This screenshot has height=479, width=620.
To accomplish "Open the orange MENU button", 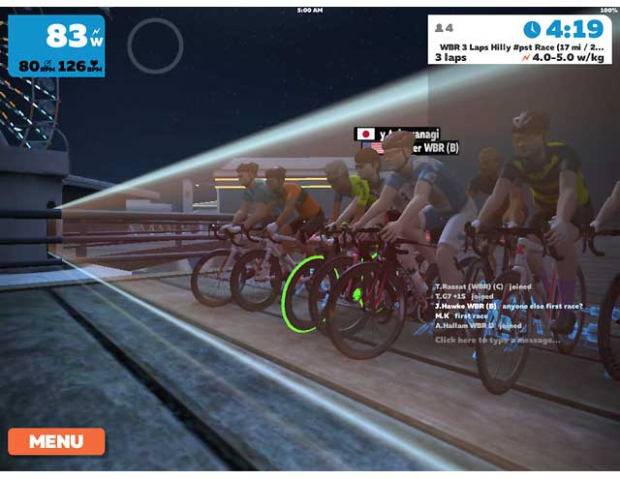I will (56, 441).
